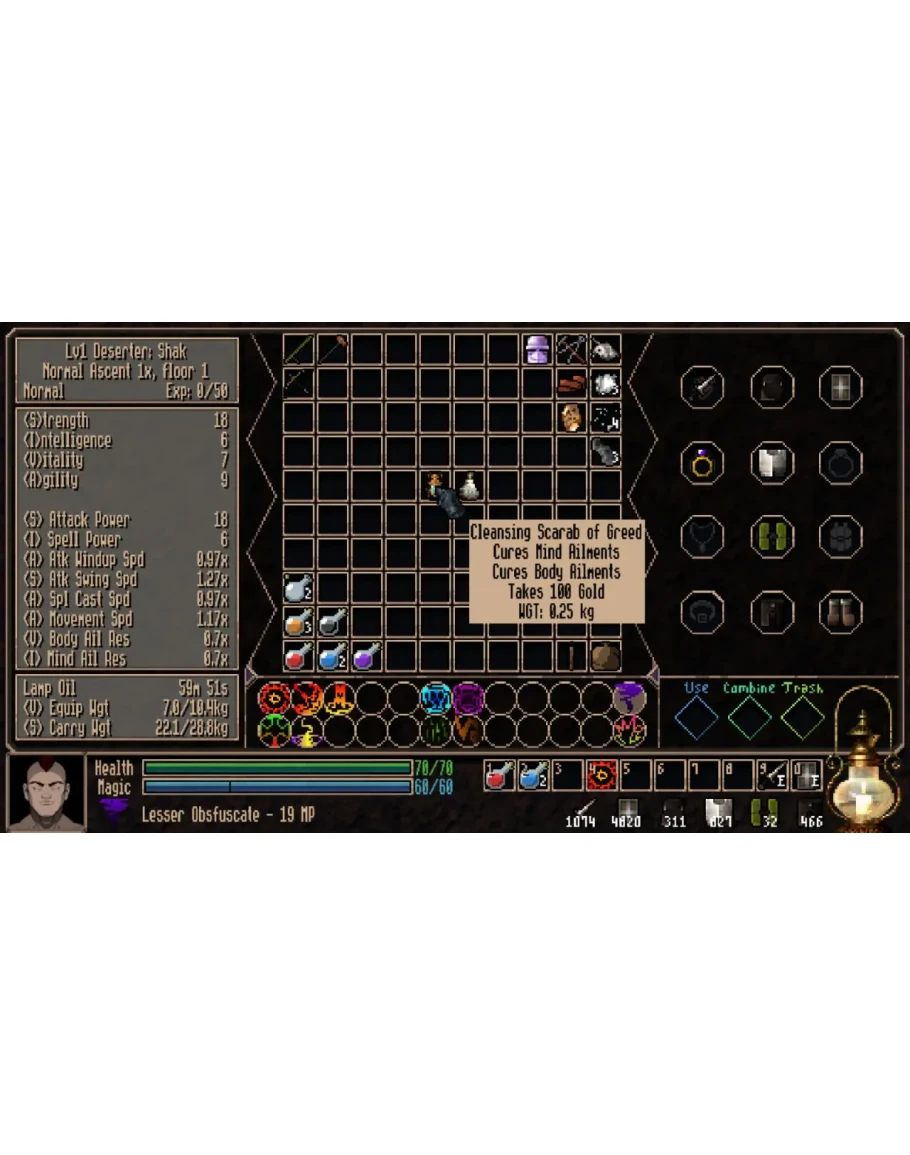Click the gold ring equipment slot
This screenshot has height=1155, width=910.
[701, 462]
